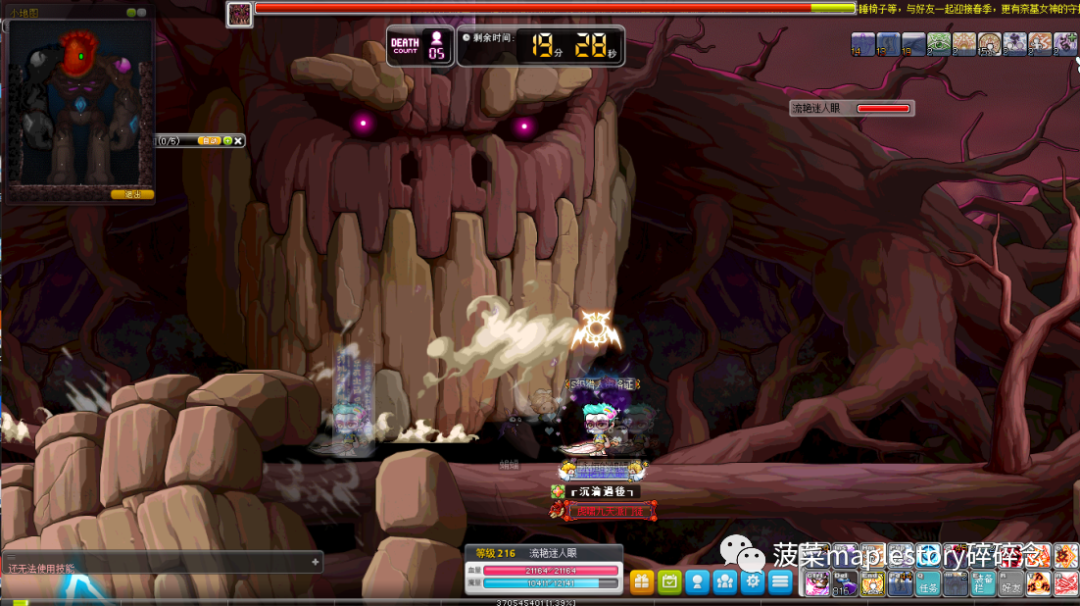The image size is (1080, 606).
Task: Expand the chat window with plus button
Action: click(315, 562)
